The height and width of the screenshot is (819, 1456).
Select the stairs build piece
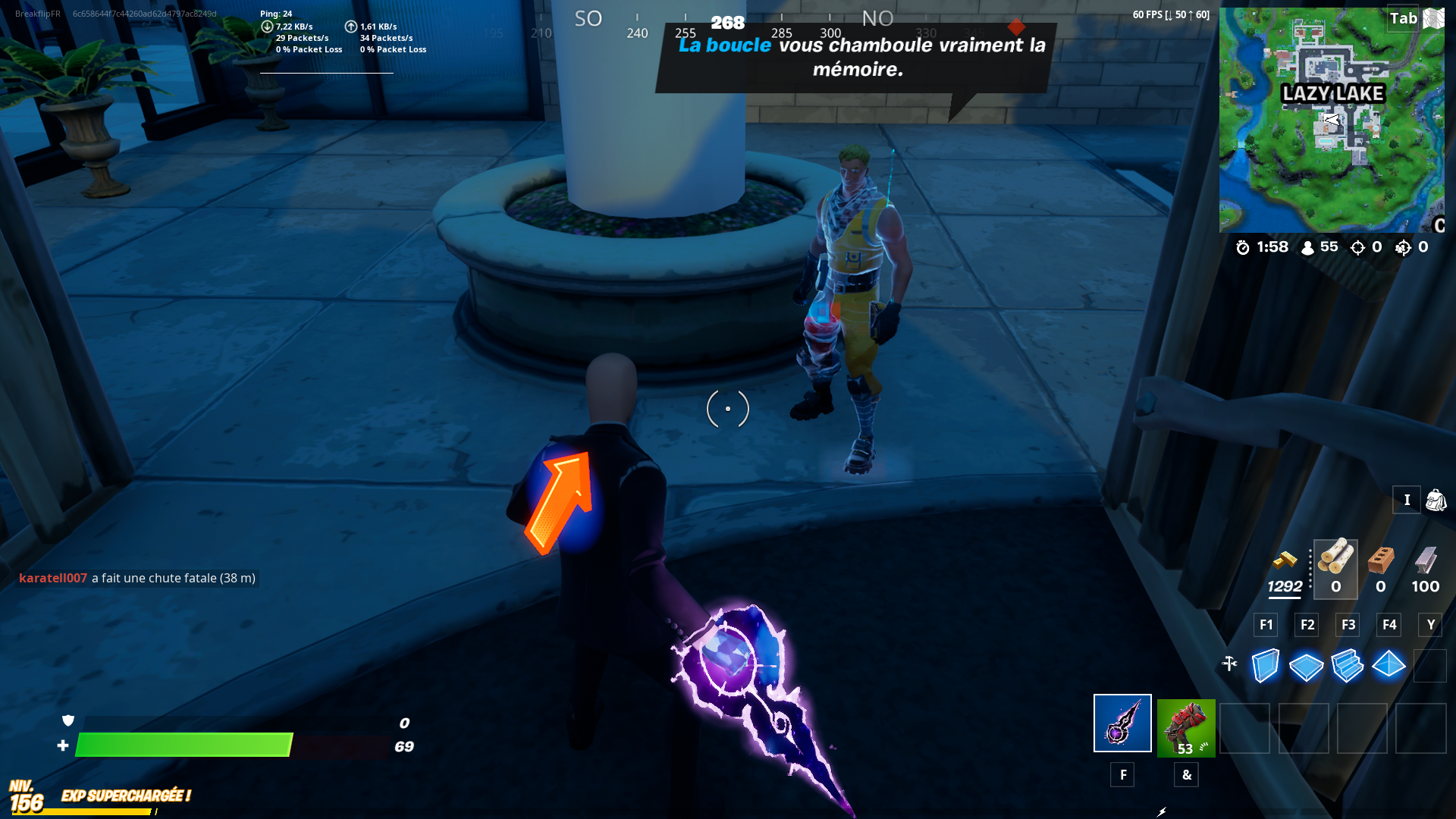coord(1347,665)
